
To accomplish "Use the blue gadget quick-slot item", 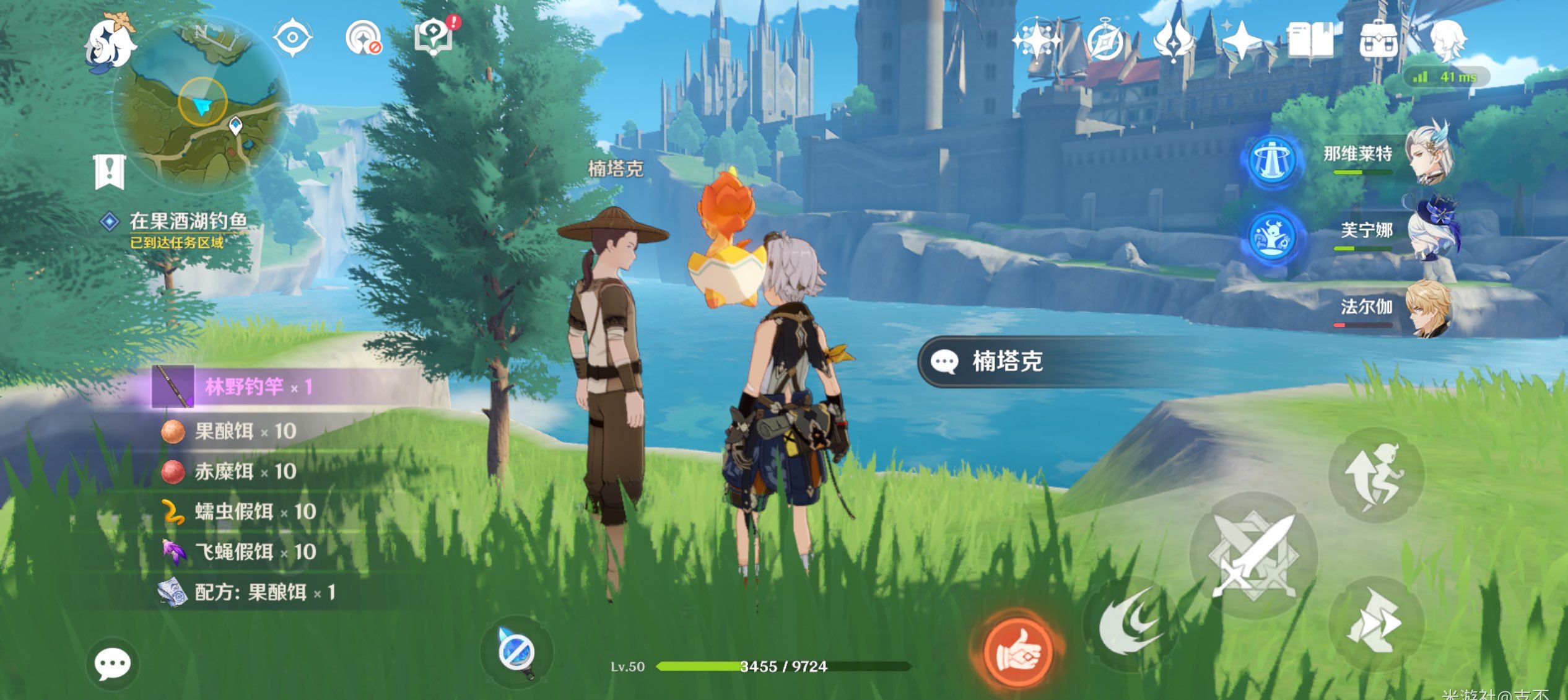I will point(516,652).
